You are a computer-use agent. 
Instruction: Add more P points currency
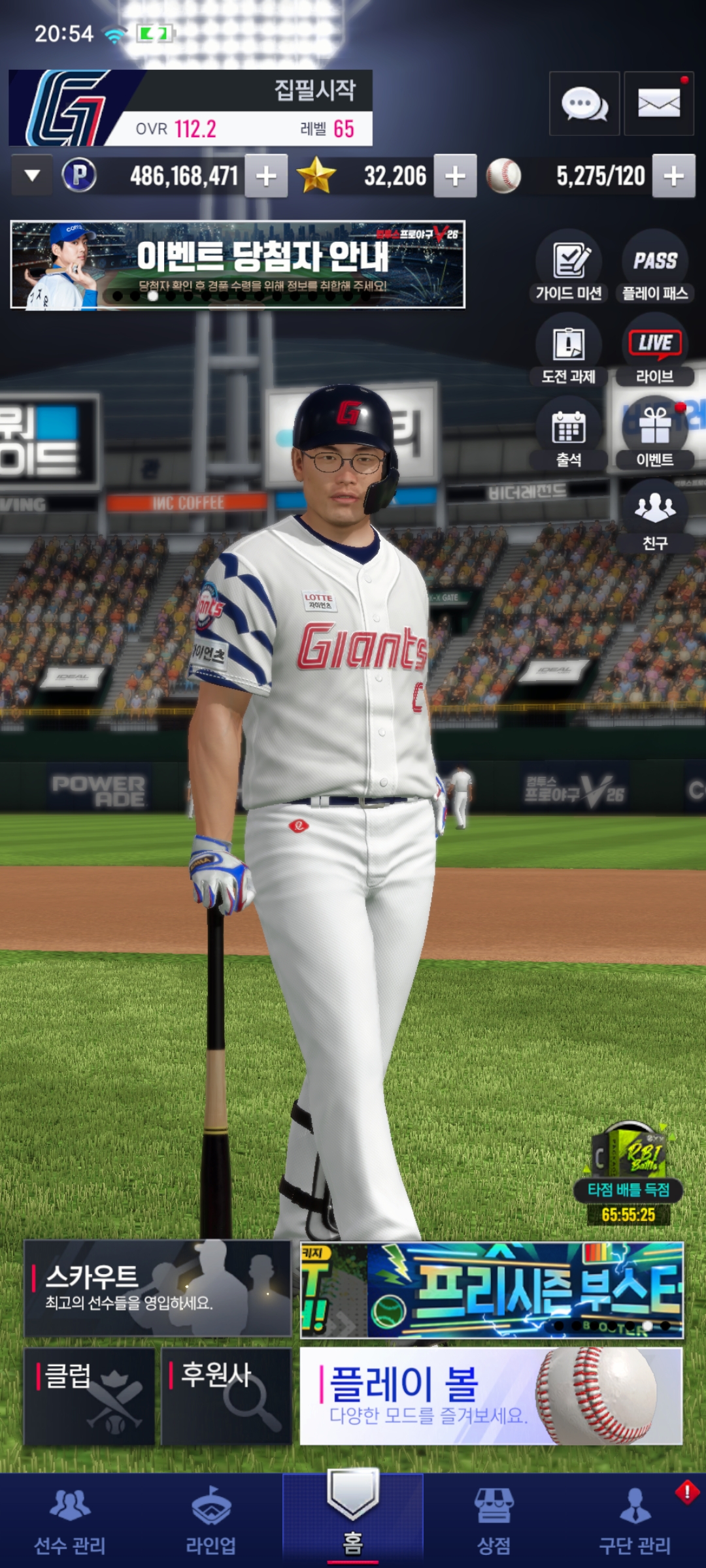[x=266, y=176]
